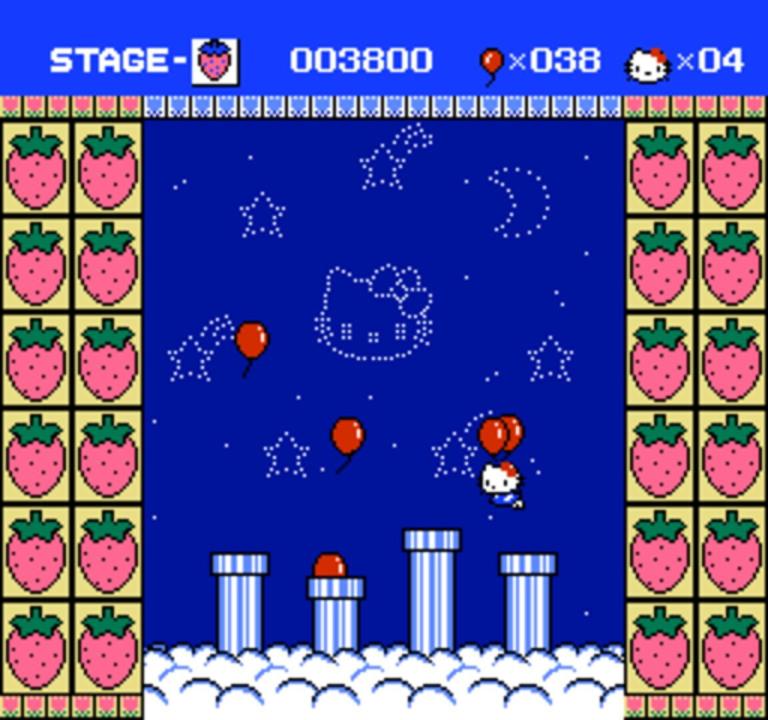Click the red balloon counter icon
The width and height of the screenshot is (768, 720).
point(491,64)
